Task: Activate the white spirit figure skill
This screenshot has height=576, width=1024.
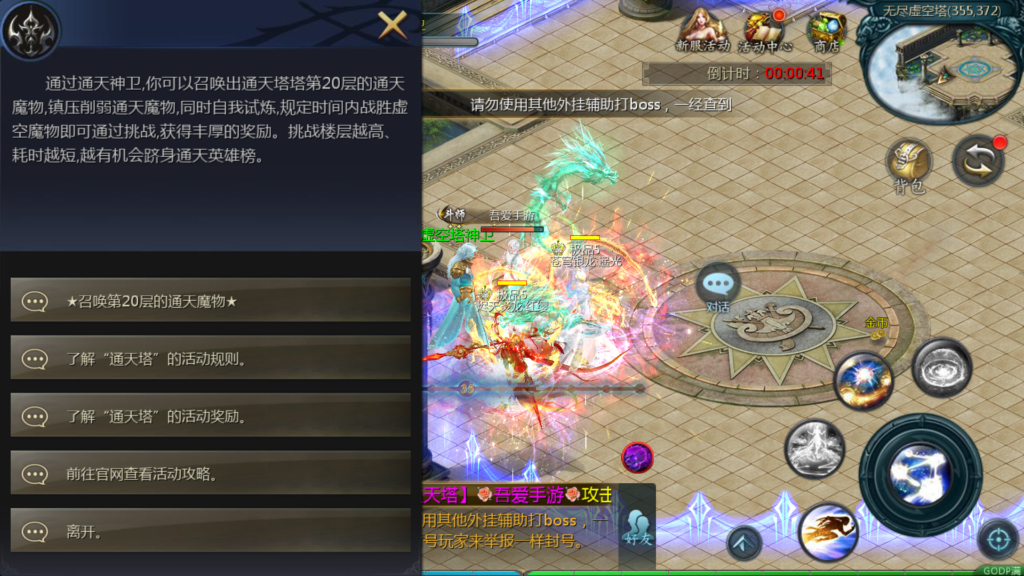Action: pyautogui.click(x=815, y=448)
